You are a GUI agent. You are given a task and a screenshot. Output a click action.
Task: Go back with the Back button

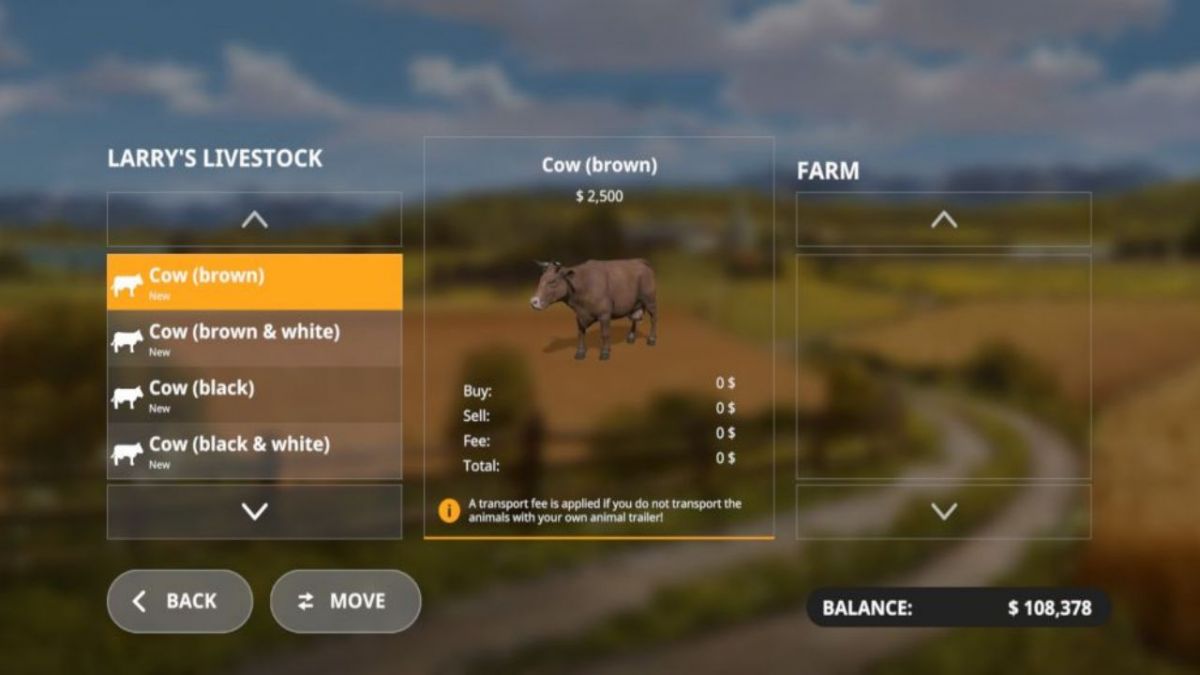pos(180,601)
